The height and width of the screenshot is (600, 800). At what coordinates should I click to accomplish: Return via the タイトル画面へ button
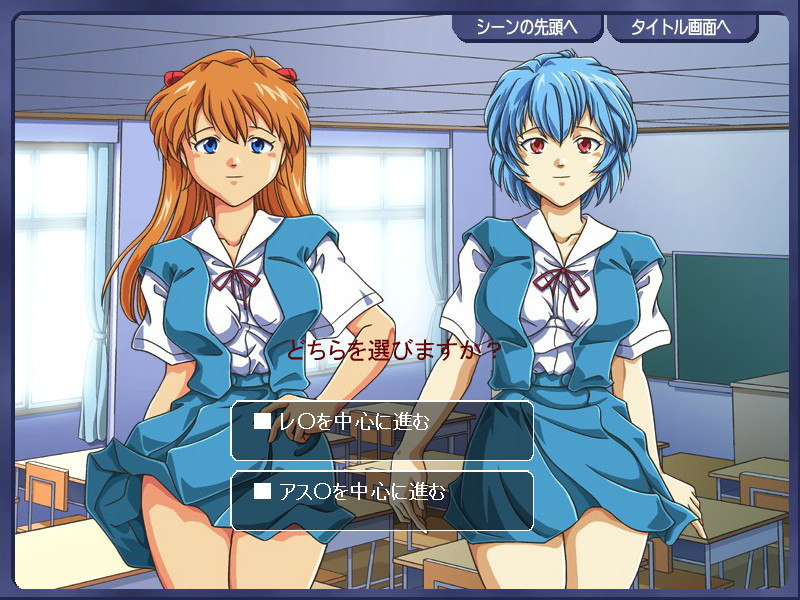pos(681,27)
